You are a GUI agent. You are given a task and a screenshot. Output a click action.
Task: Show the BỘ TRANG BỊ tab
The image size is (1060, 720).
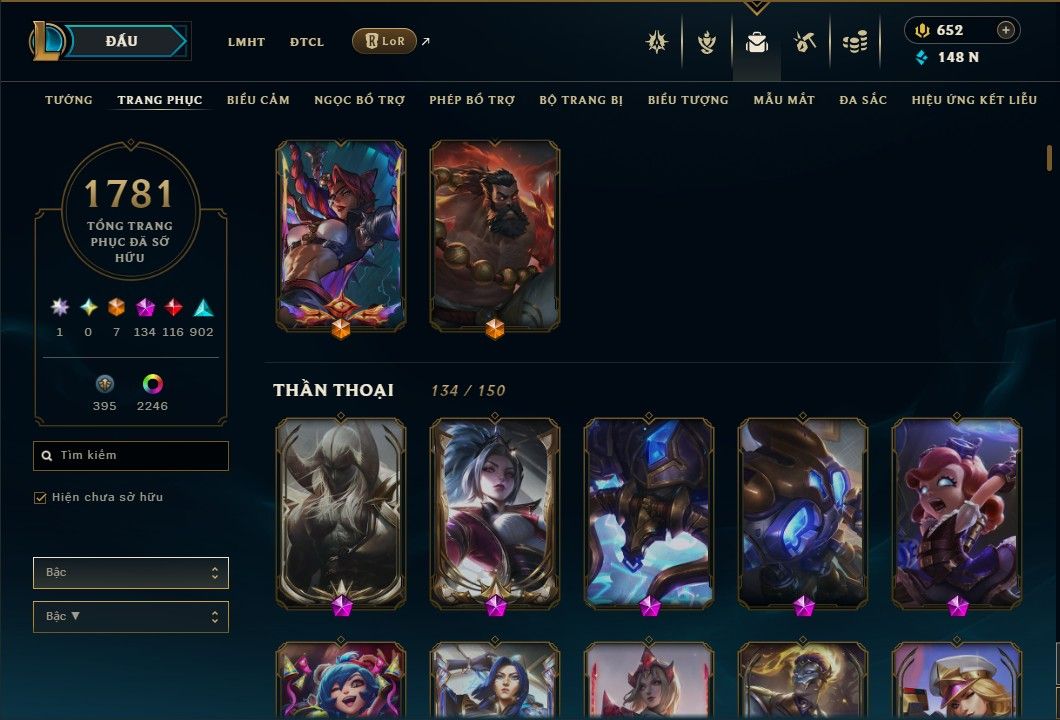[581, 100]
